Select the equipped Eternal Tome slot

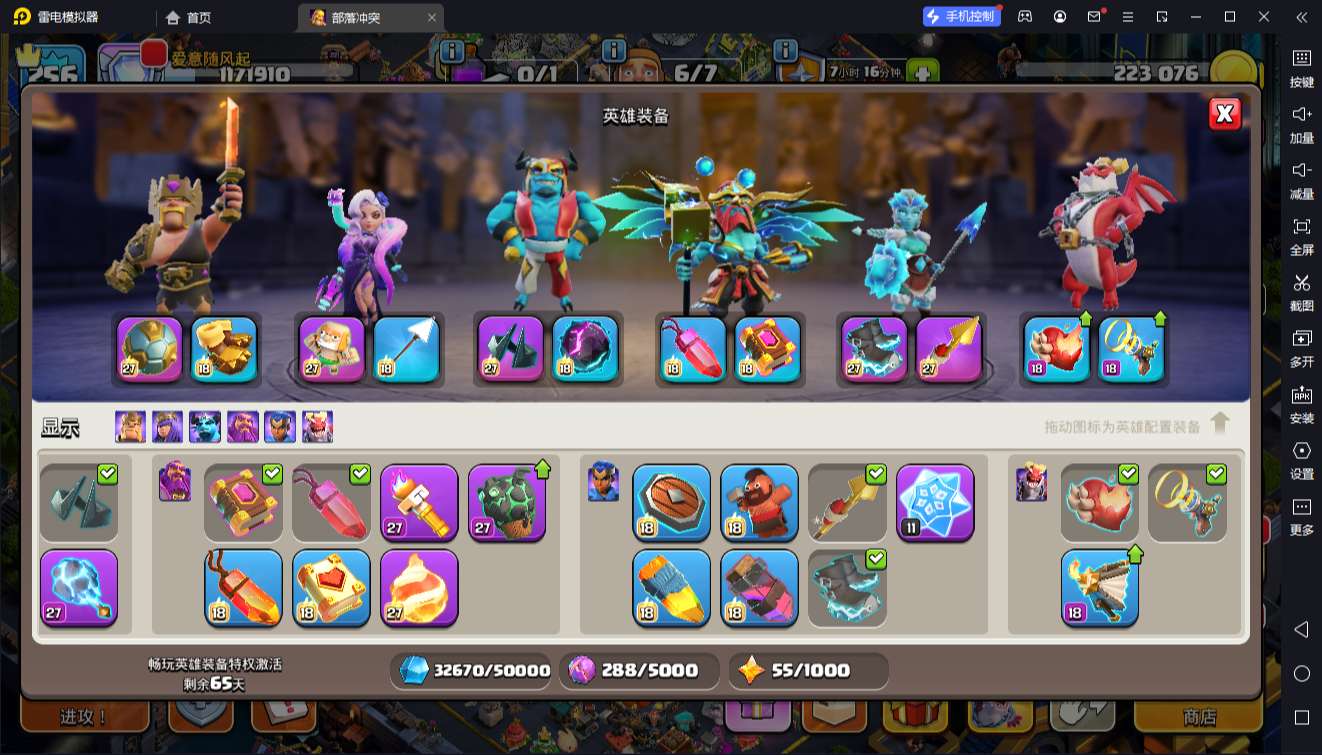click(x=768, y=349)
